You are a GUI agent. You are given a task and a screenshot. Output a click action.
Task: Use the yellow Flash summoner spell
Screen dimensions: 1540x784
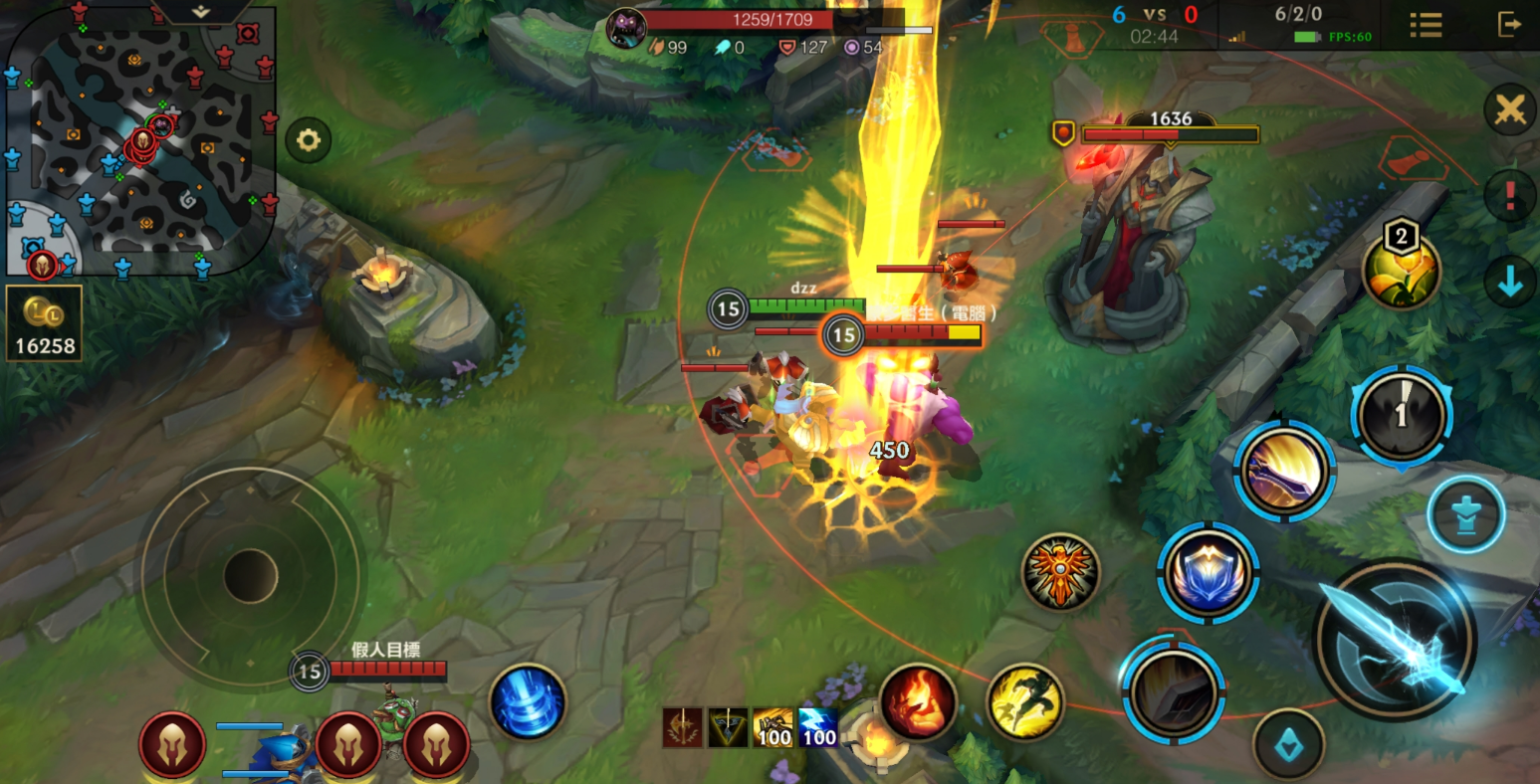tap(1025, 702)
